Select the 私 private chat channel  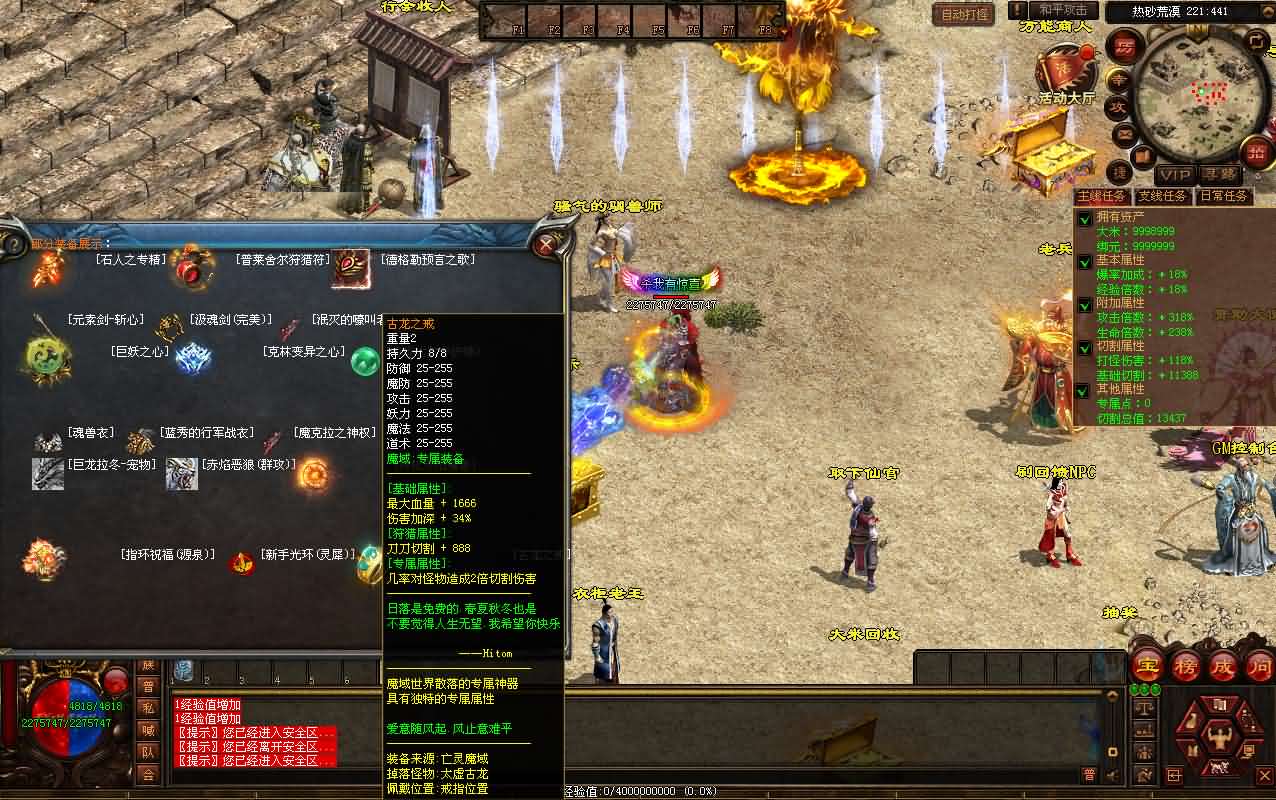tap(148, 708)
